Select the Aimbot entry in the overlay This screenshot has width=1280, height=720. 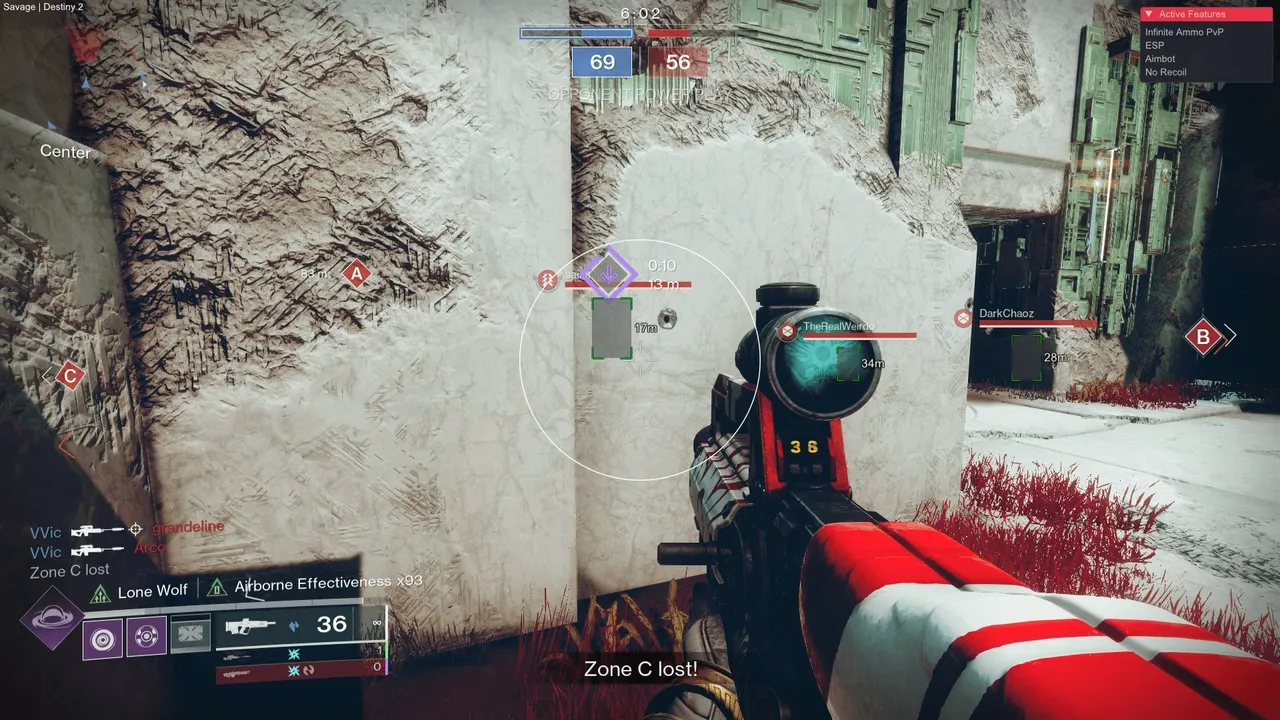click(1160, 59)
